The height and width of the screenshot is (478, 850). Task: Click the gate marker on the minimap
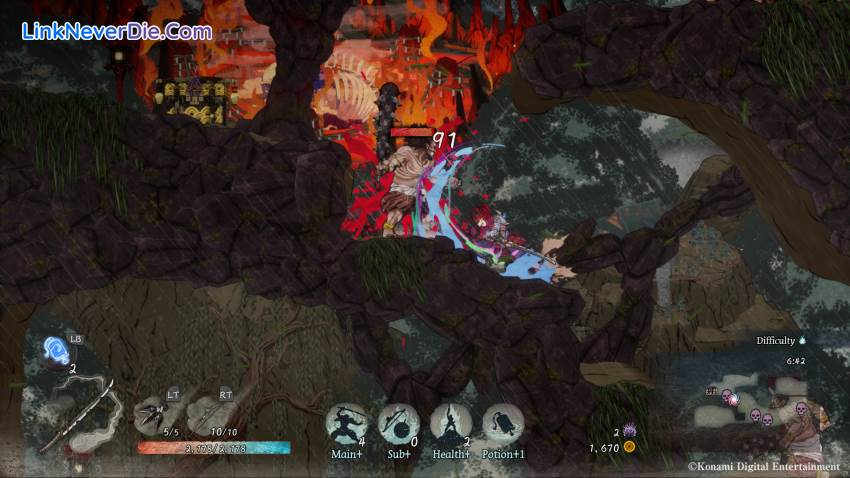[x=710, y=391]
